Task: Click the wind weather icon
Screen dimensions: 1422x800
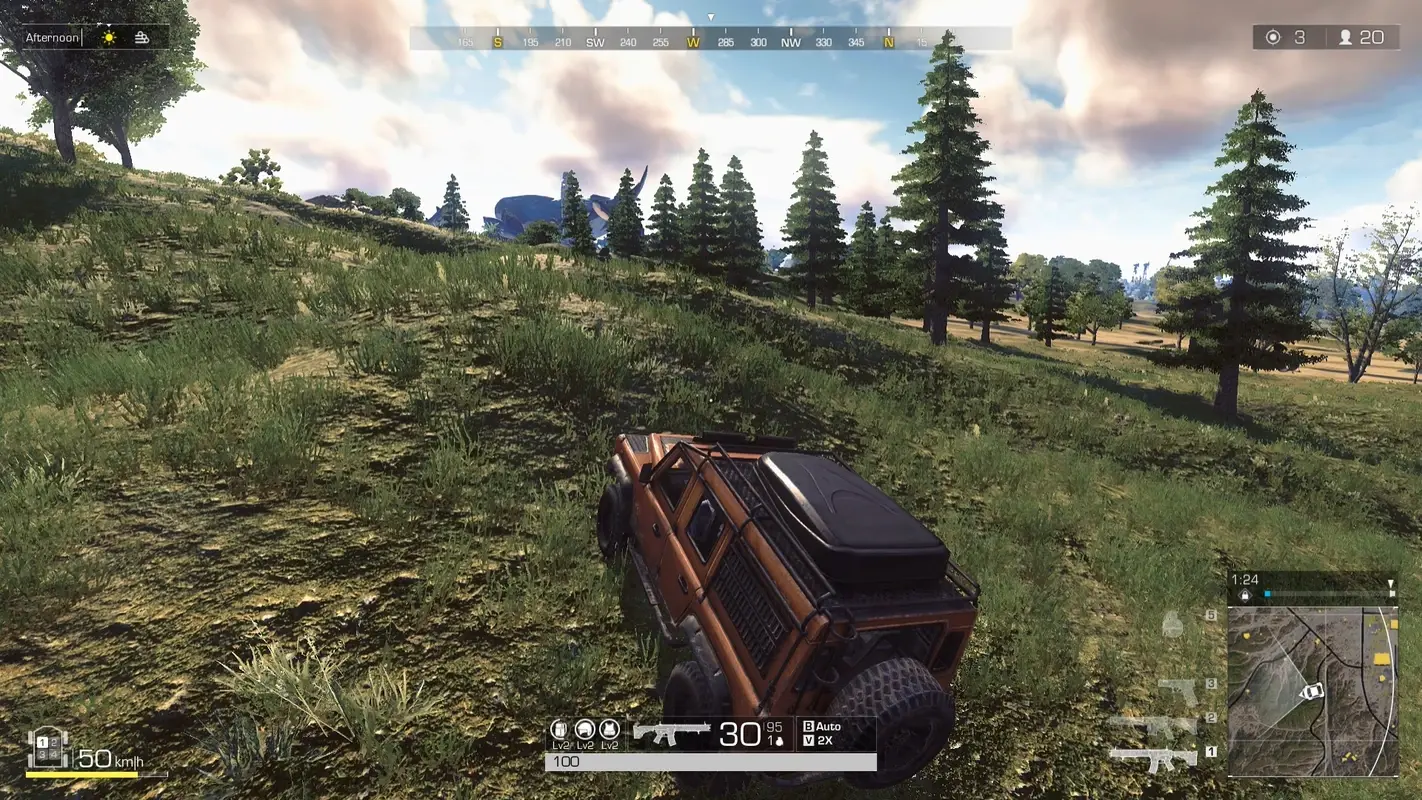Action: (x=140, y=36)
